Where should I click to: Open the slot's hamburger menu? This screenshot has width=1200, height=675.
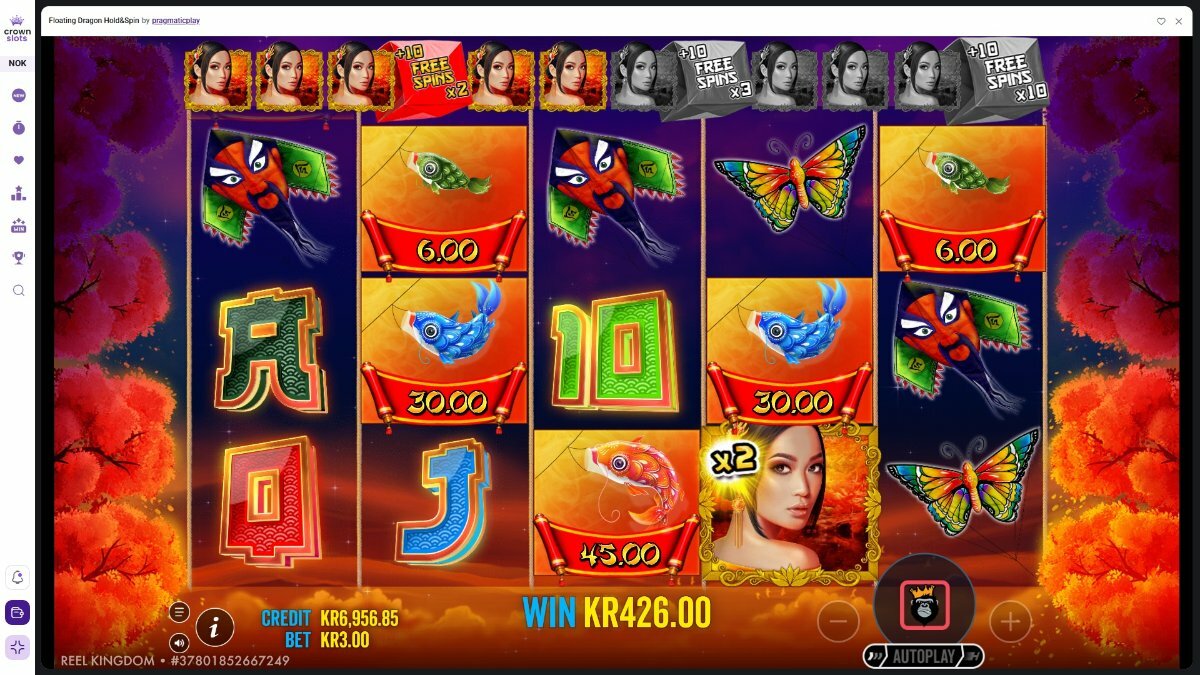coord(179,612)
